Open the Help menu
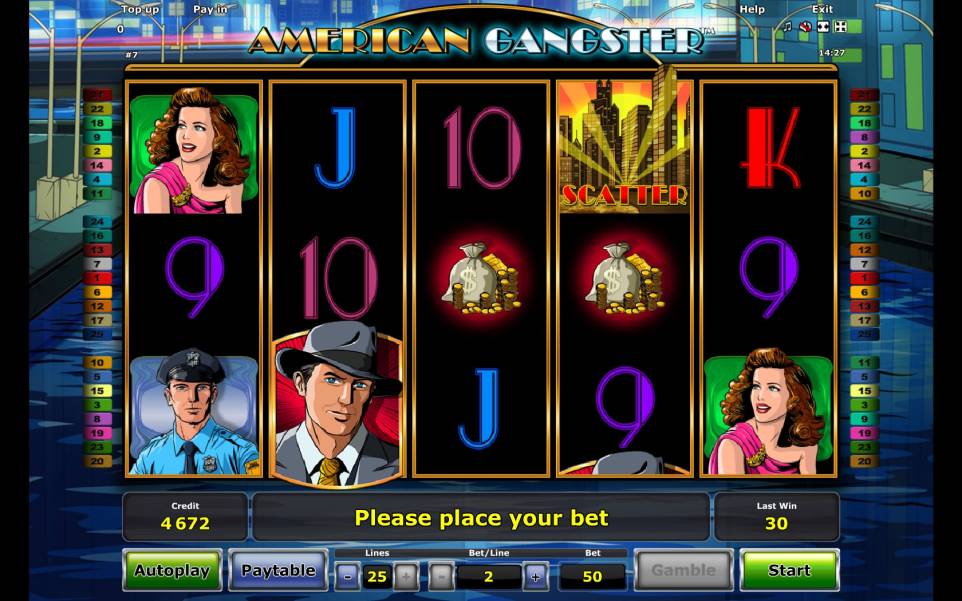The height and width of the screenshot is (601, 962). (x=752, y=9)
